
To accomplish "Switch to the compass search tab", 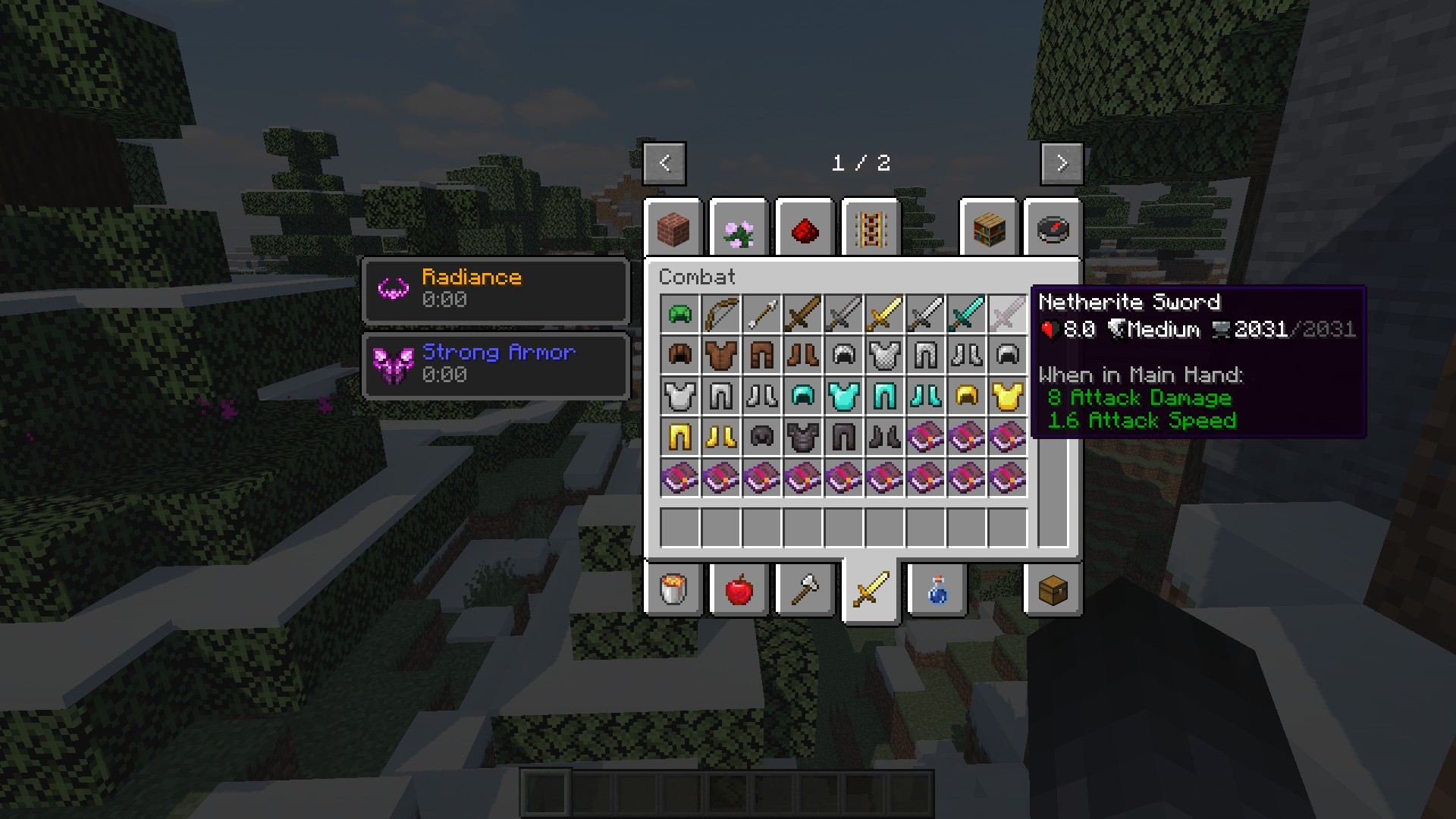I will pyautogui.click(x=1053, y=228).
